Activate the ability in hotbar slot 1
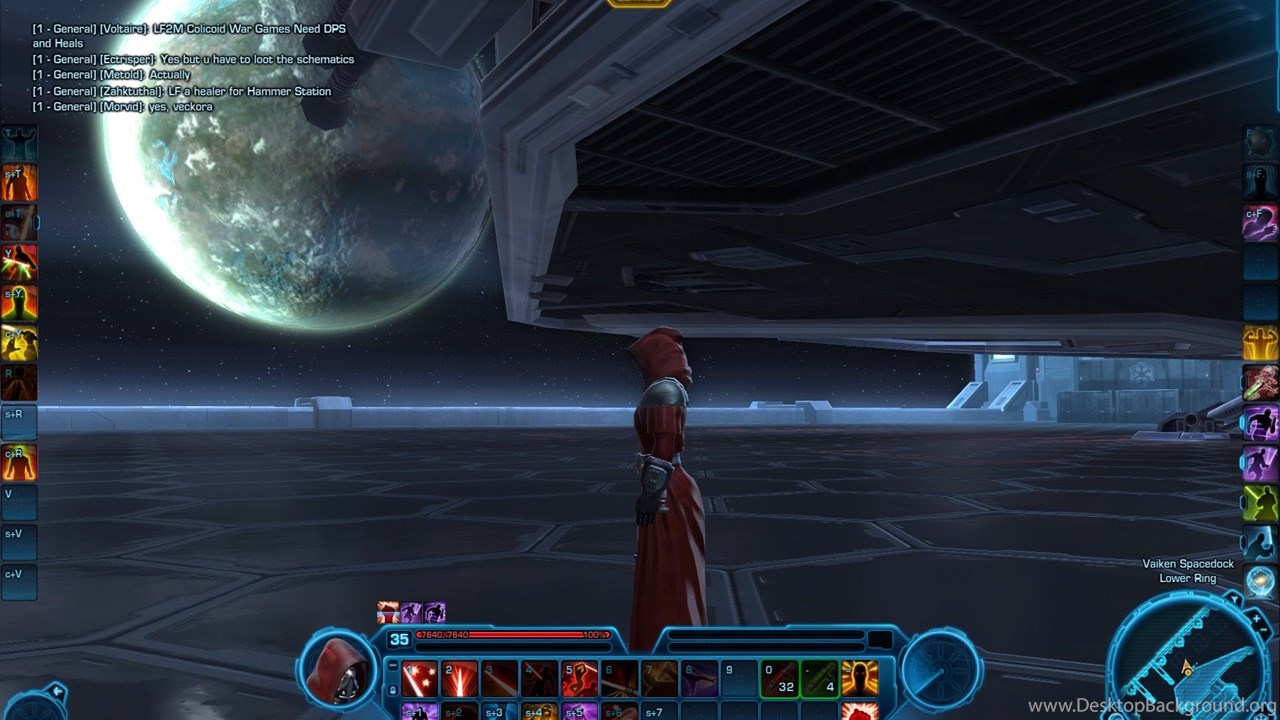 point(420,679)
